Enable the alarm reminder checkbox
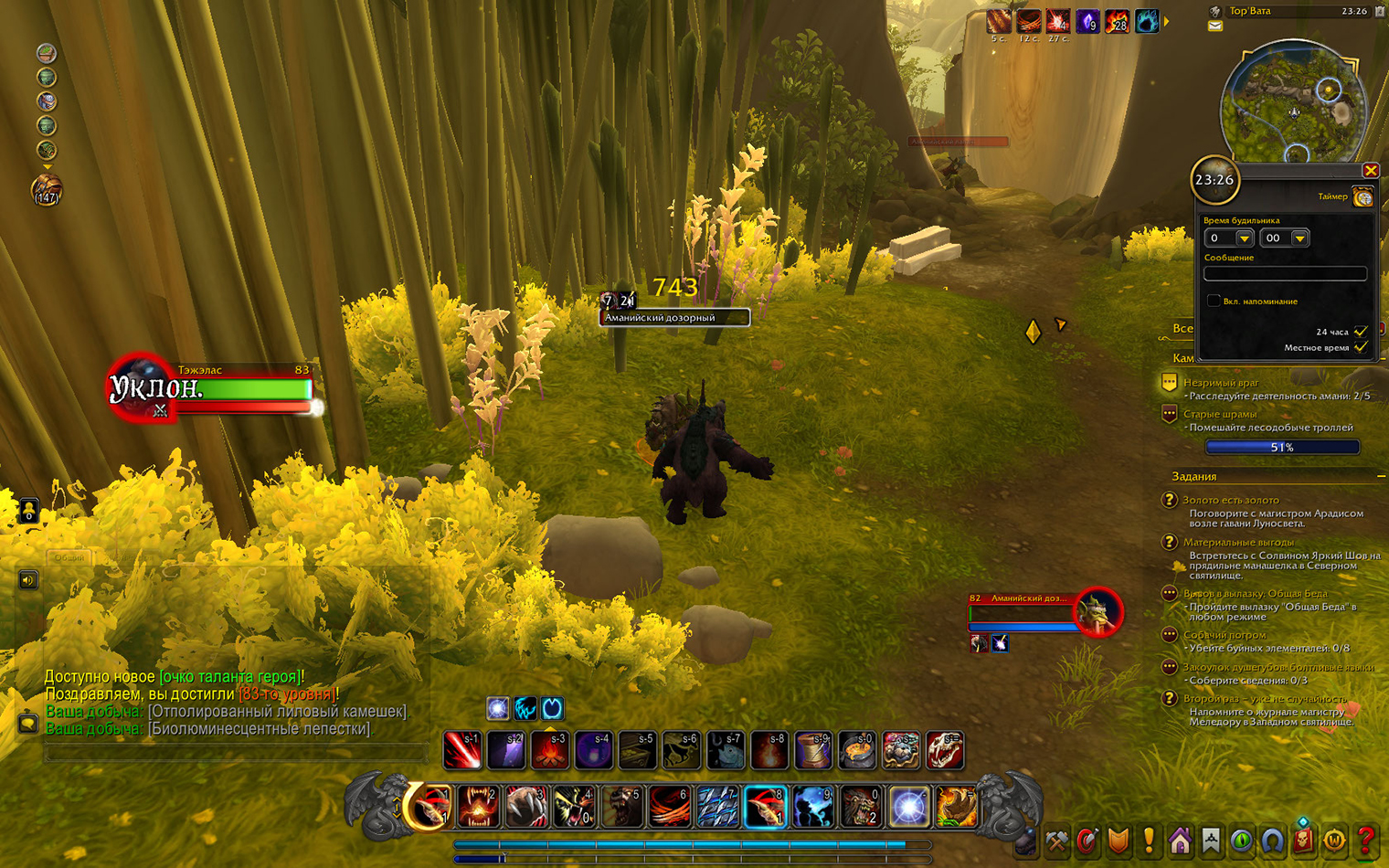 point(1213,301)
